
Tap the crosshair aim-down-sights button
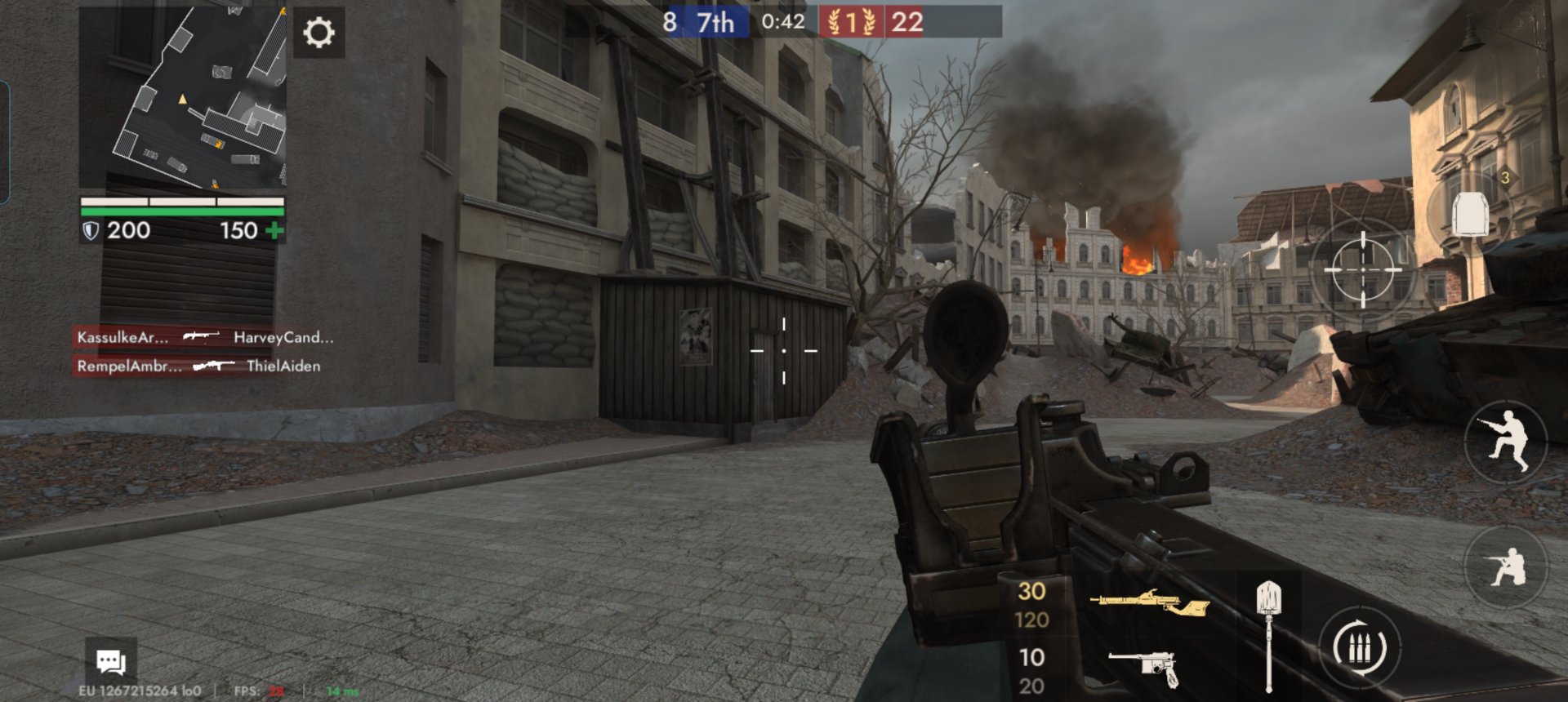pyautogui.click(x=1362, y=269)
